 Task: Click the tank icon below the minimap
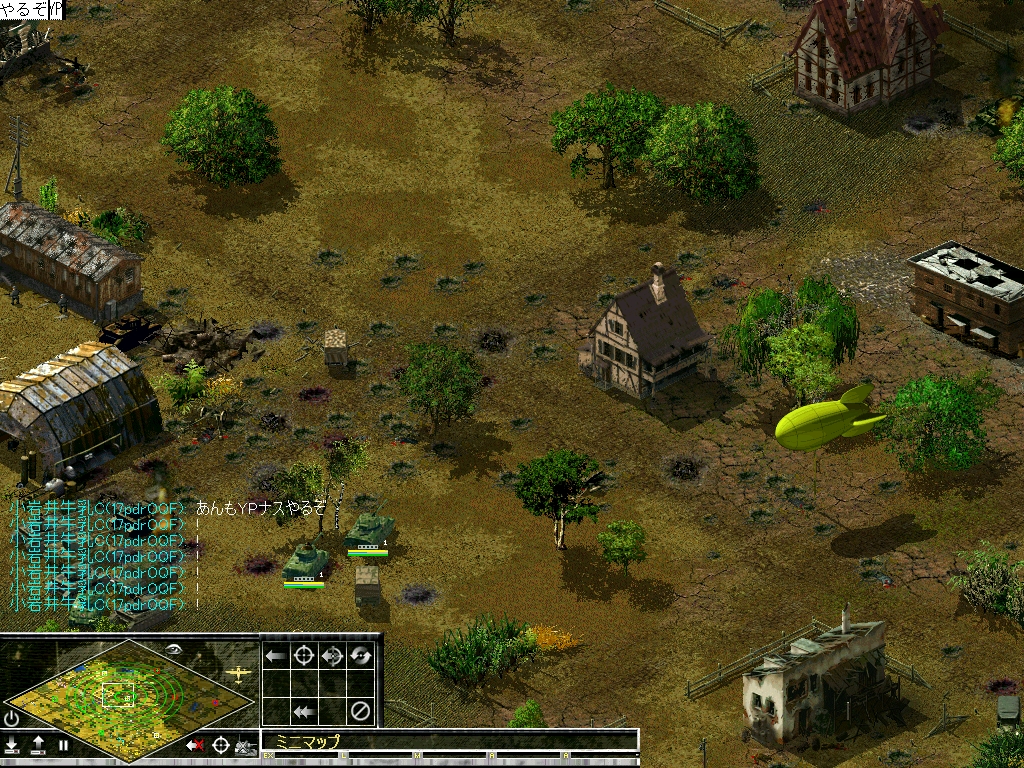(x=245, y=746)
